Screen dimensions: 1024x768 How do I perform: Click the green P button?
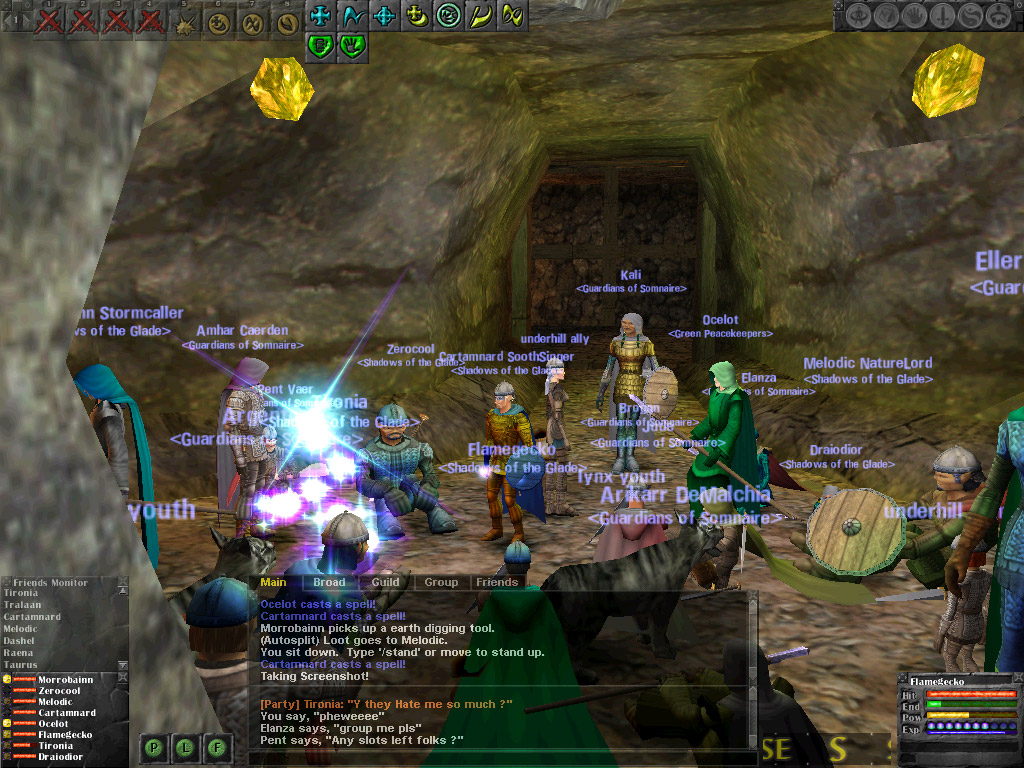155,746
